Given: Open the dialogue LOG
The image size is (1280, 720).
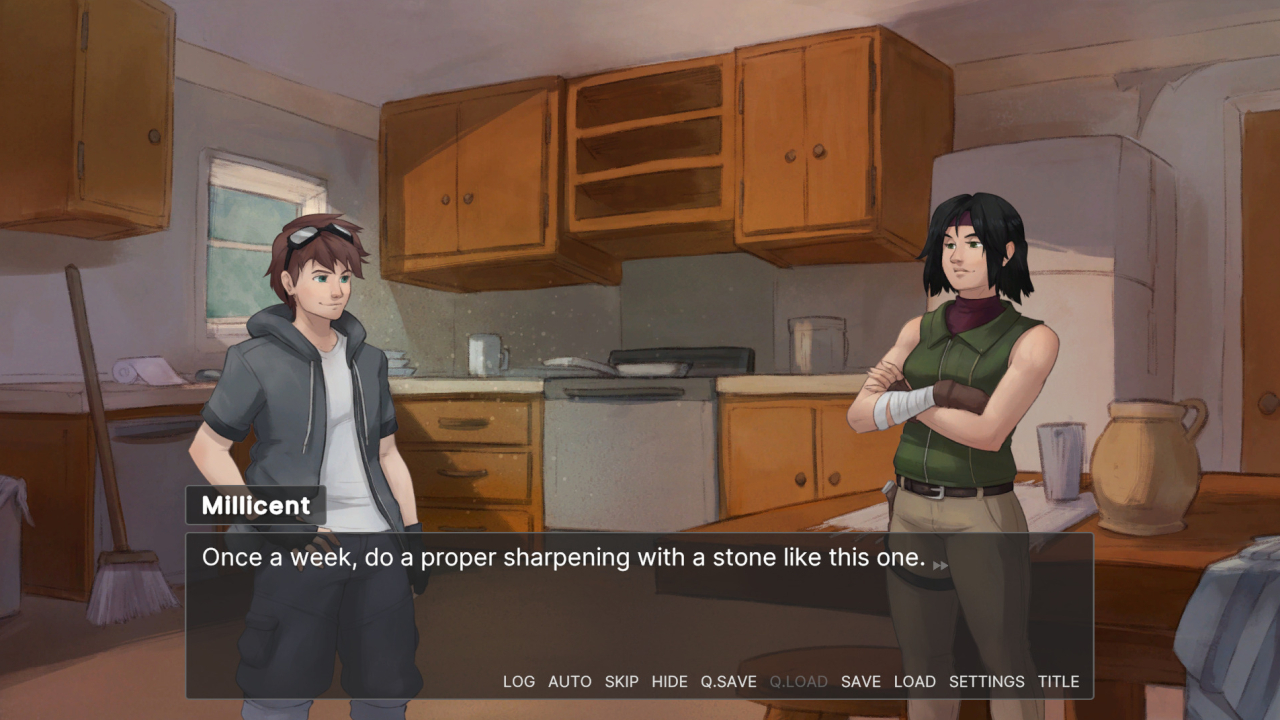Looking at the screenshot, I should click(x=519, y=682).
